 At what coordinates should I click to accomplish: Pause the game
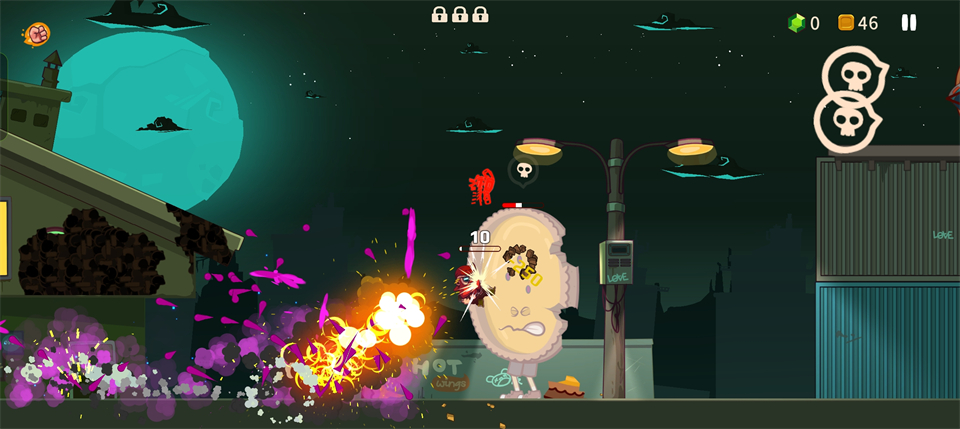click(909, 22)
